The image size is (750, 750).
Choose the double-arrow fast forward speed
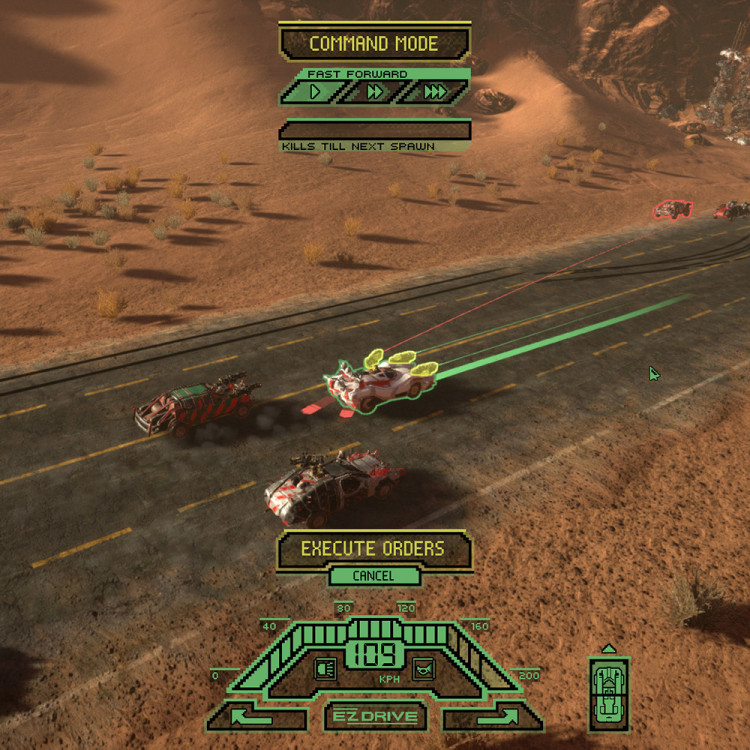376,92
